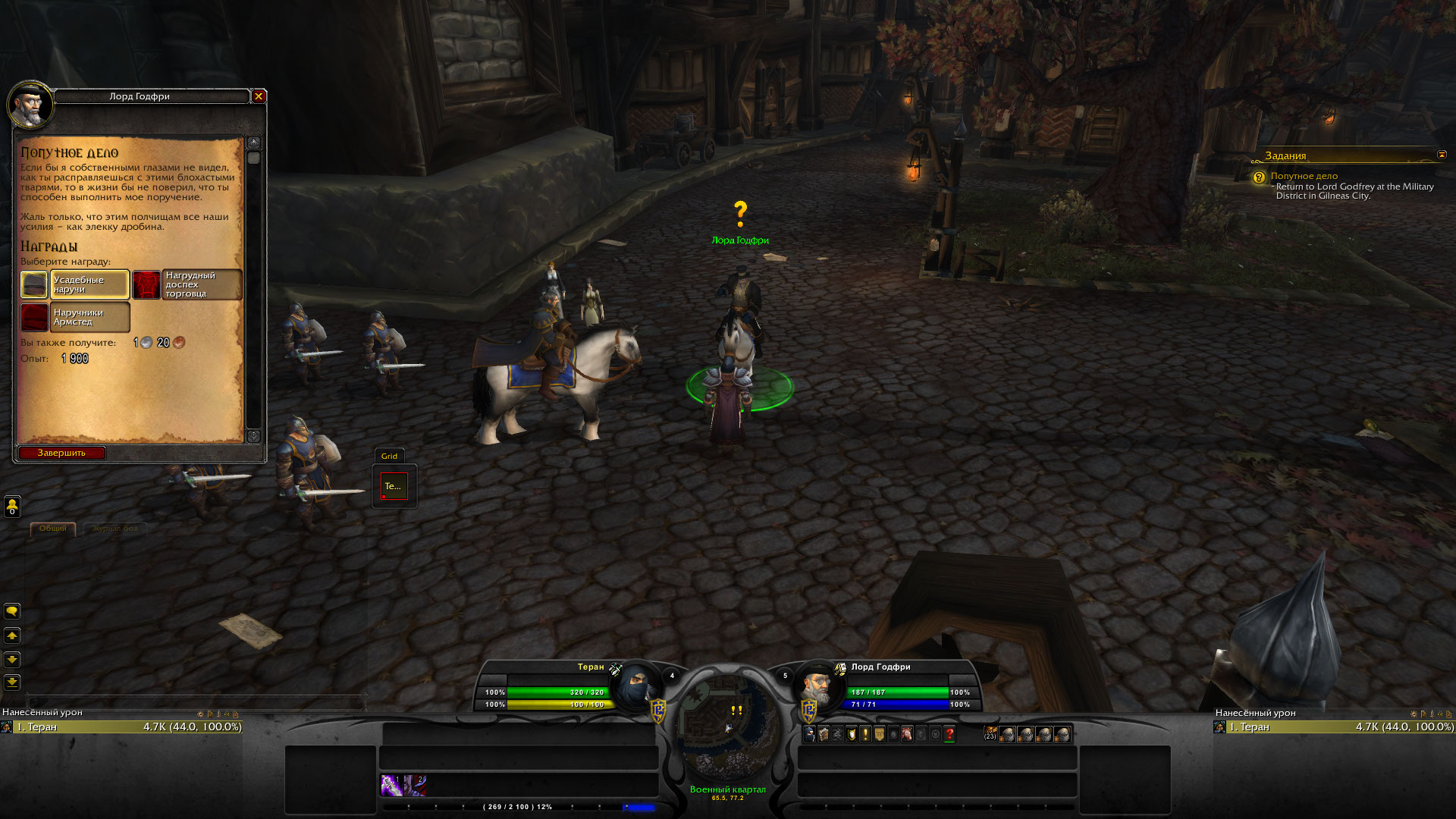Select the Попутное дело quest in the tracker
The width and height of the screenshot is (1456, 819).
(x=1304, y=176)
